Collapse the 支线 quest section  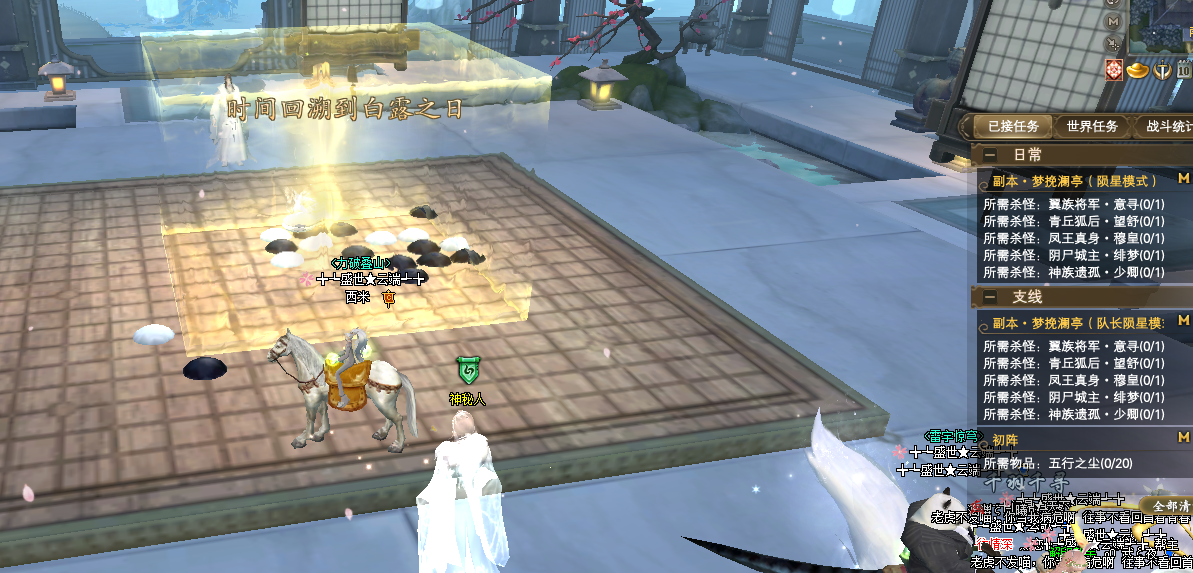[x=989, y=297]
